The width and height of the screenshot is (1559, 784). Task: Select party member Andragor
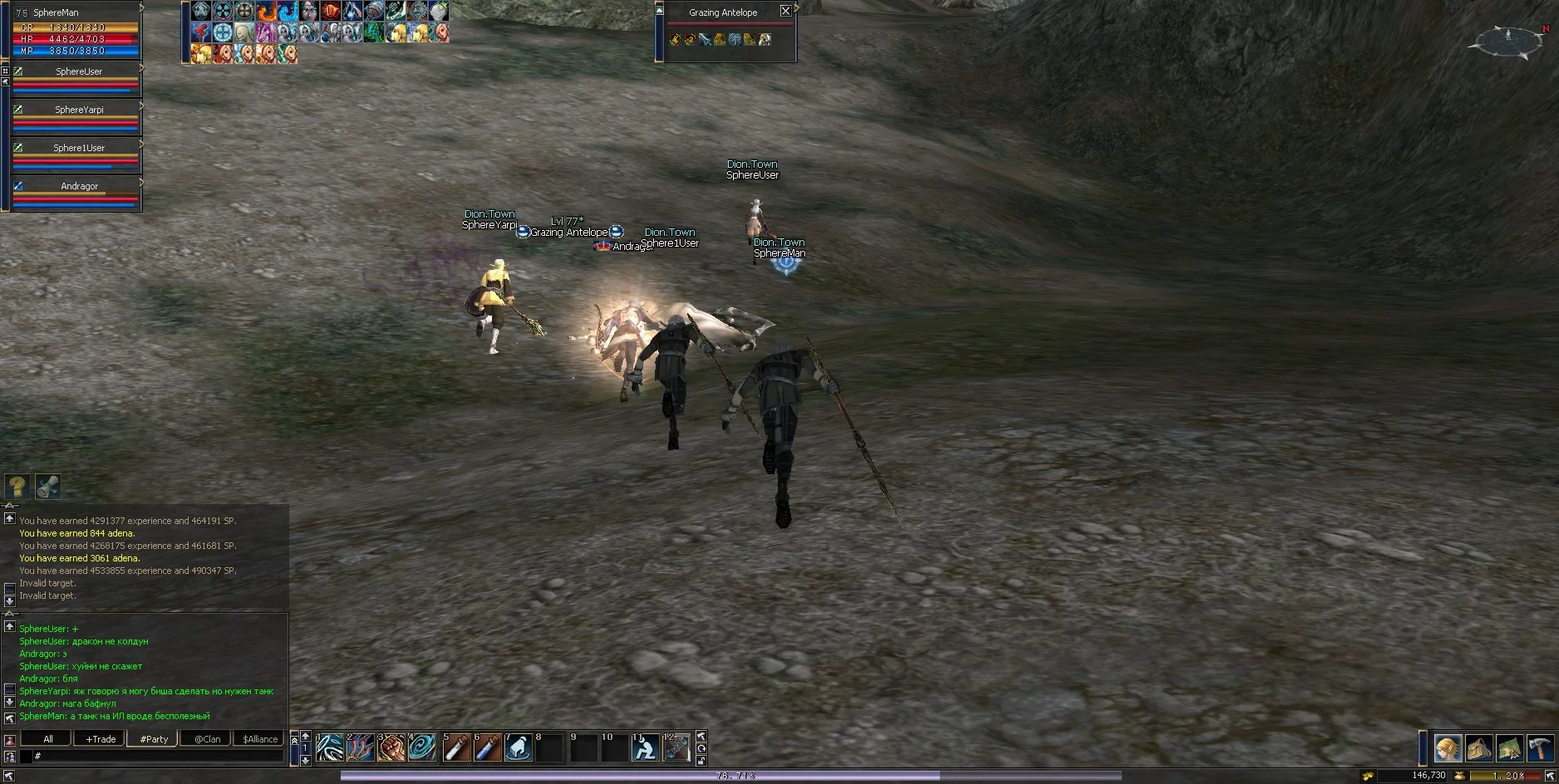(78, 187)
